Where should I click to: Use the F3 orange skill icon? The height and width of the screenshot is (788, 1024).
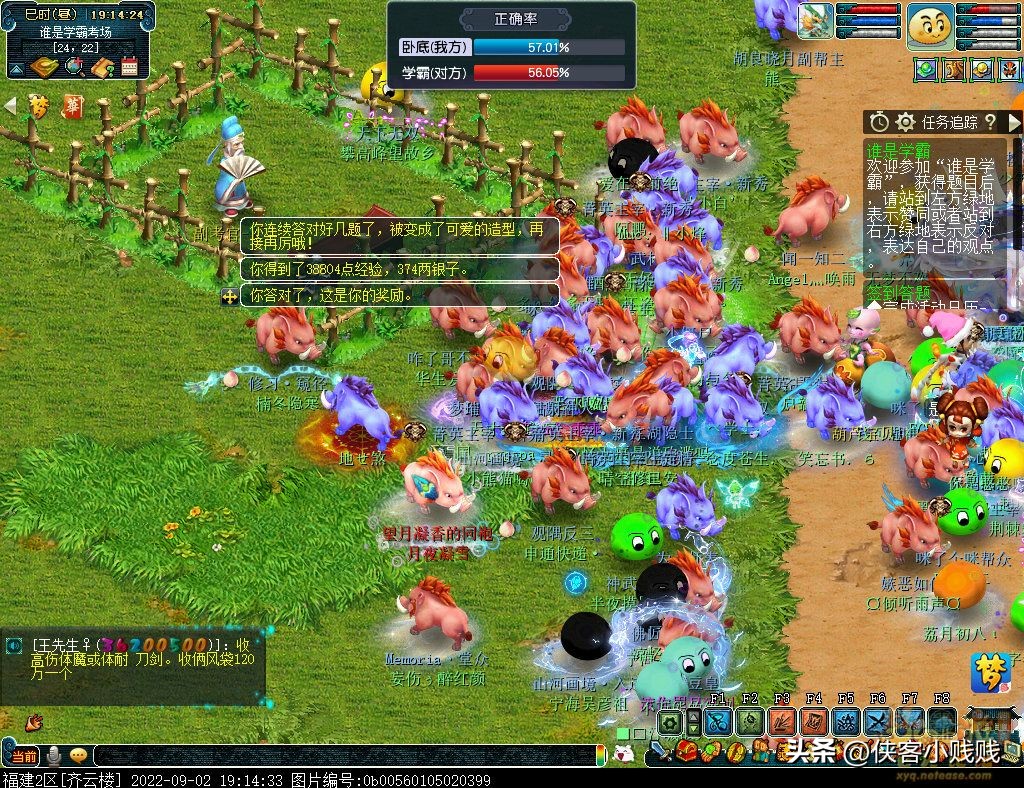782,722
